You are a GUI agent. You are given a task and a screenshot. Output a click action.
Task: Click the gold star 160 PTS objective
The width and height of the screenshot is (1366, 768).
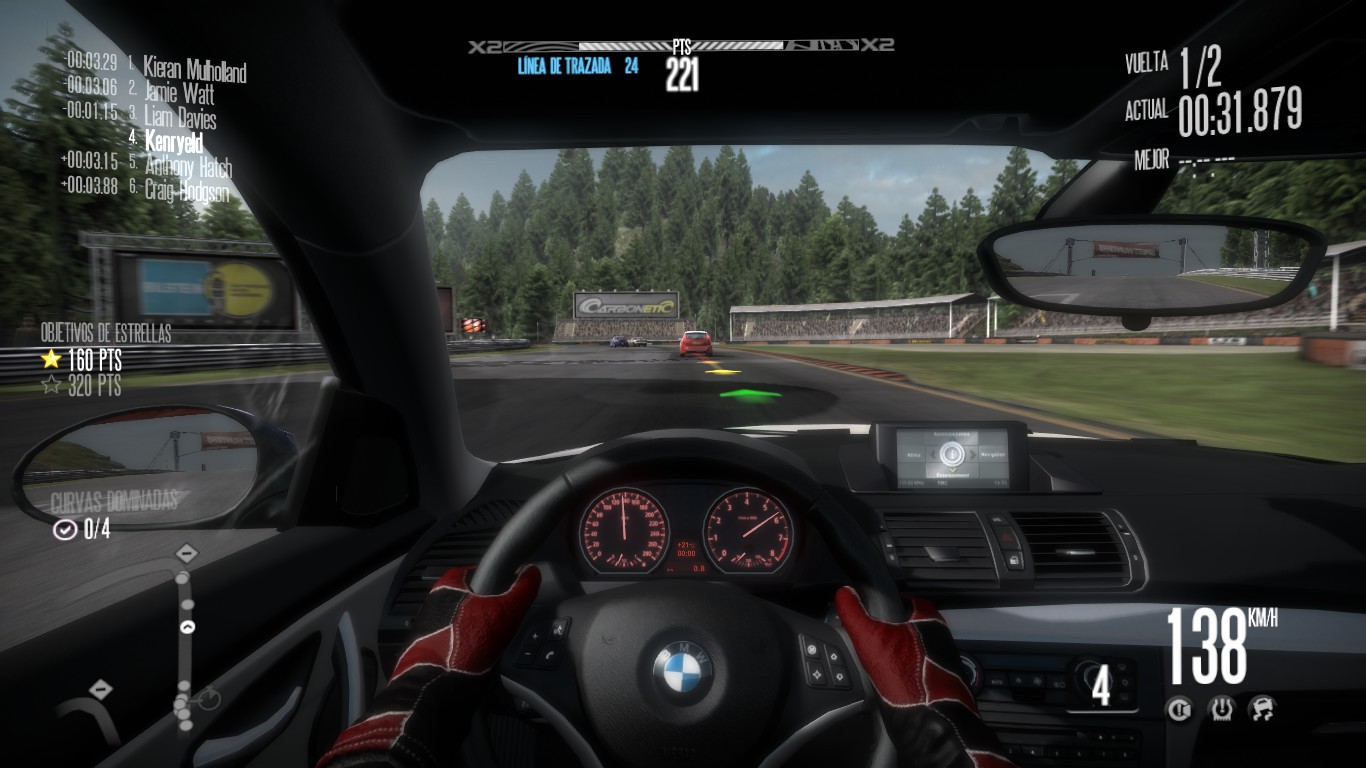click(x=82, y=360)
